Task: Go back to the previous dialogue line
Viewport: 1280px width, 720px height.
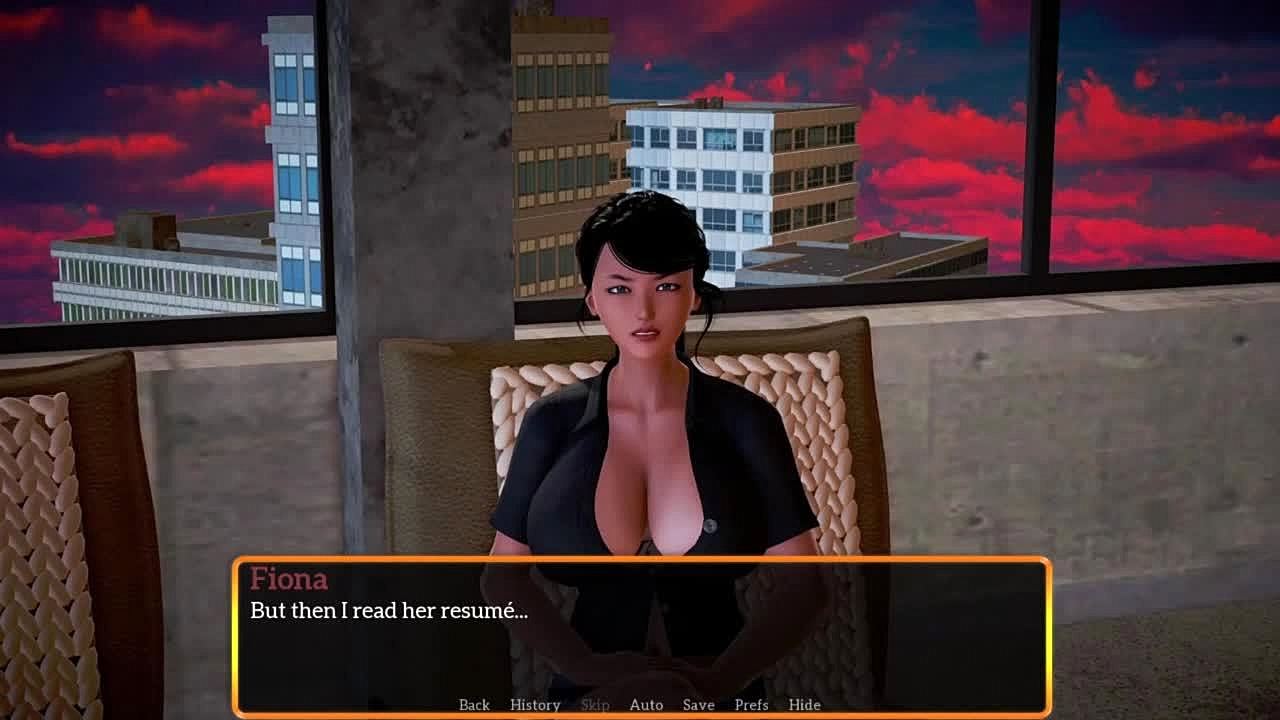Action: [474, 705]
